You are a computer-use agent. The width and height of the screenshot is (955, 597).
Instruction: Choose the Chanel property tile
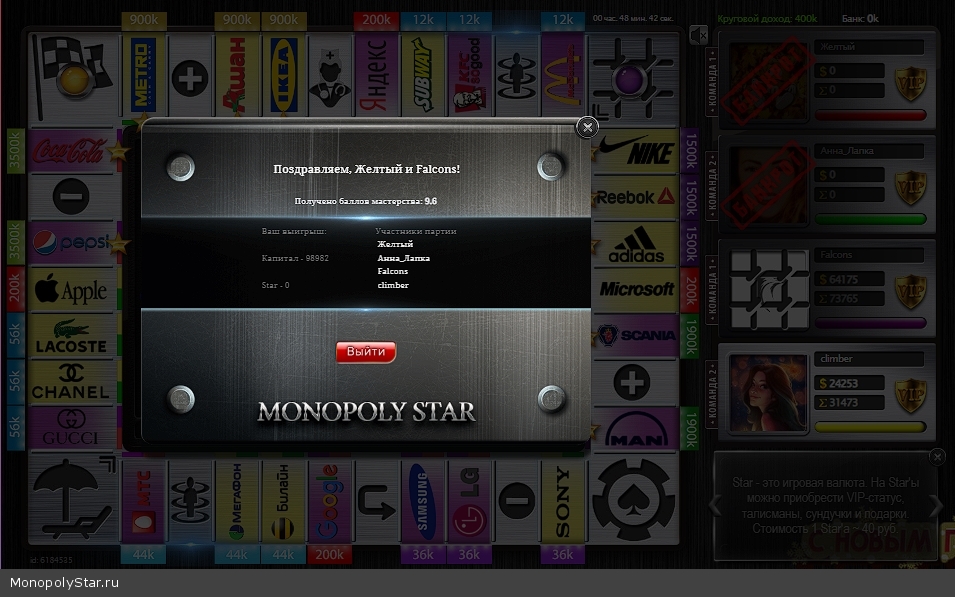click(70, 381)
